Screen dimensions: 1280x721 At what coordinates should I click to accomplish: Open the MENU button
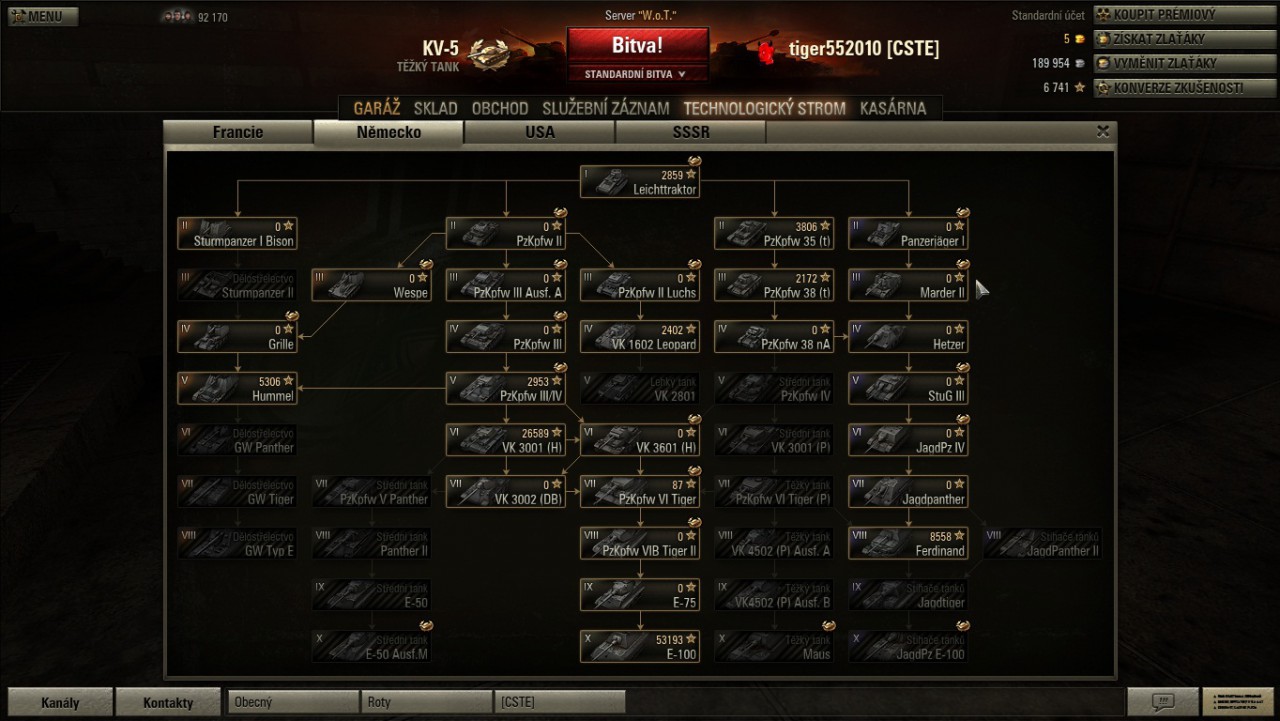click(x=39, y=16)
